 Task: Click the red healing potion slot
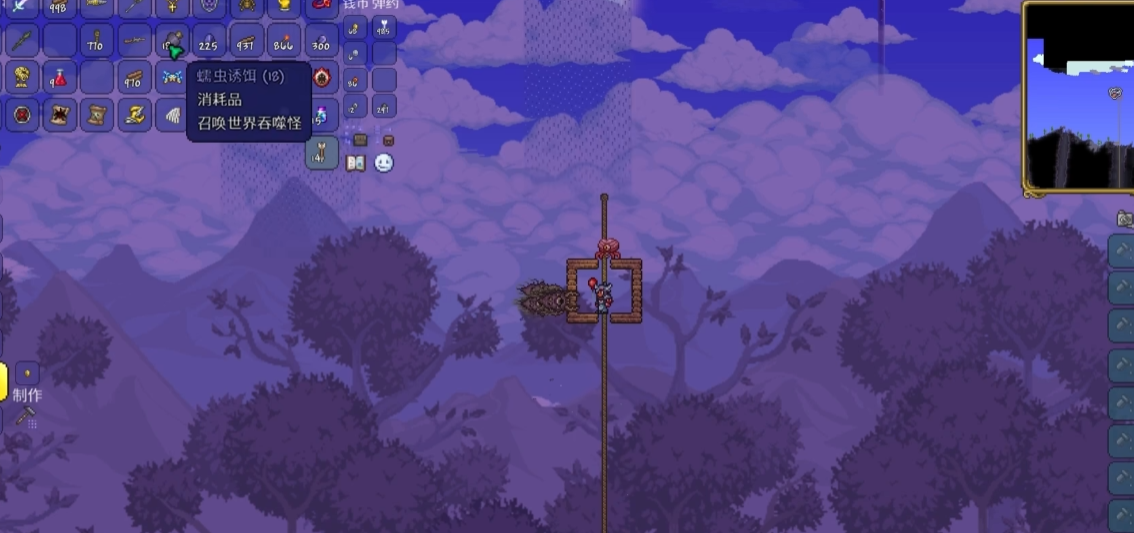[x=59, y=77]
